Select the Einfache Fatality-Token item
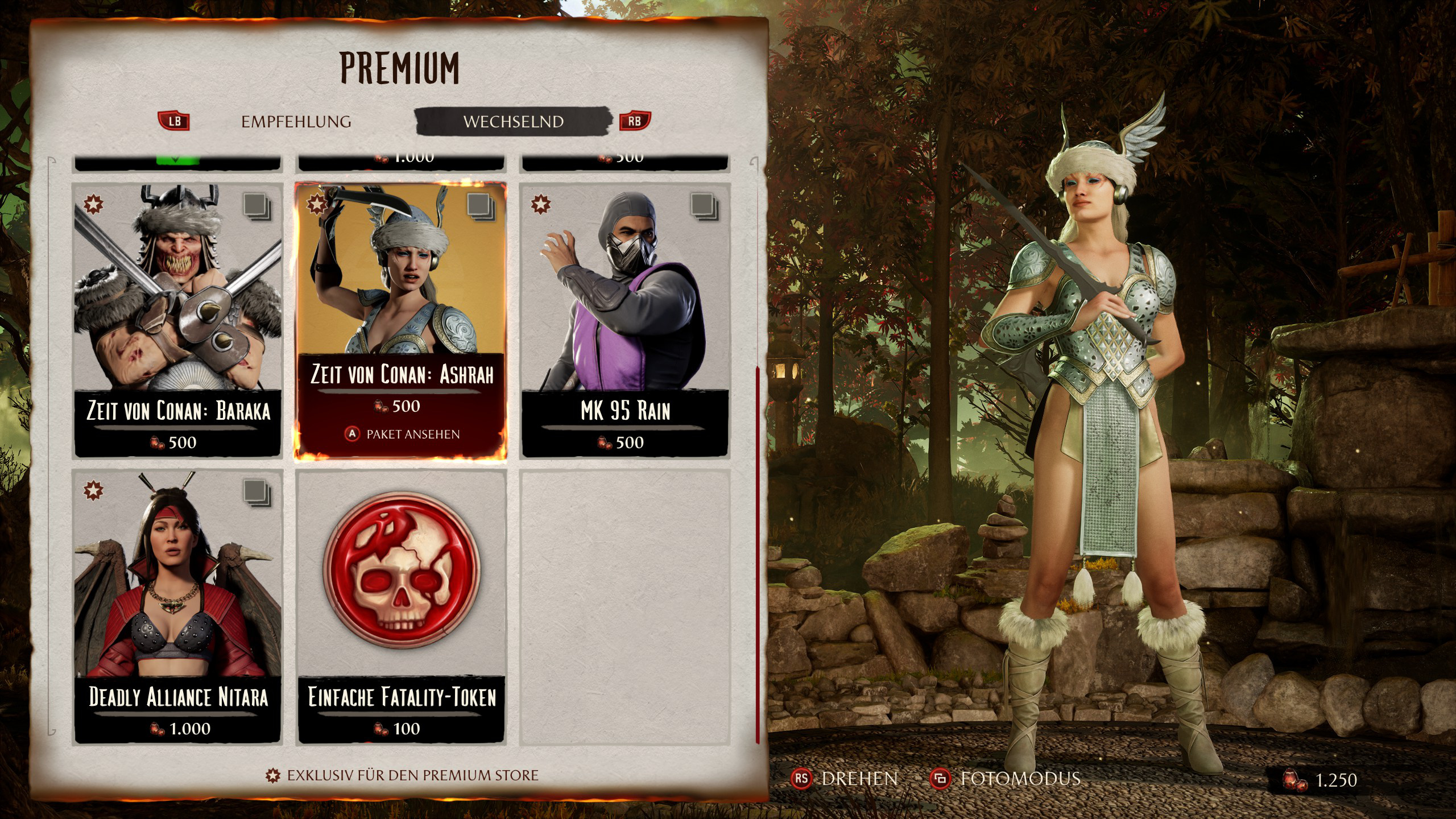Image resolution: width=1456 pixels, height=819 pixels. (401, 606)
